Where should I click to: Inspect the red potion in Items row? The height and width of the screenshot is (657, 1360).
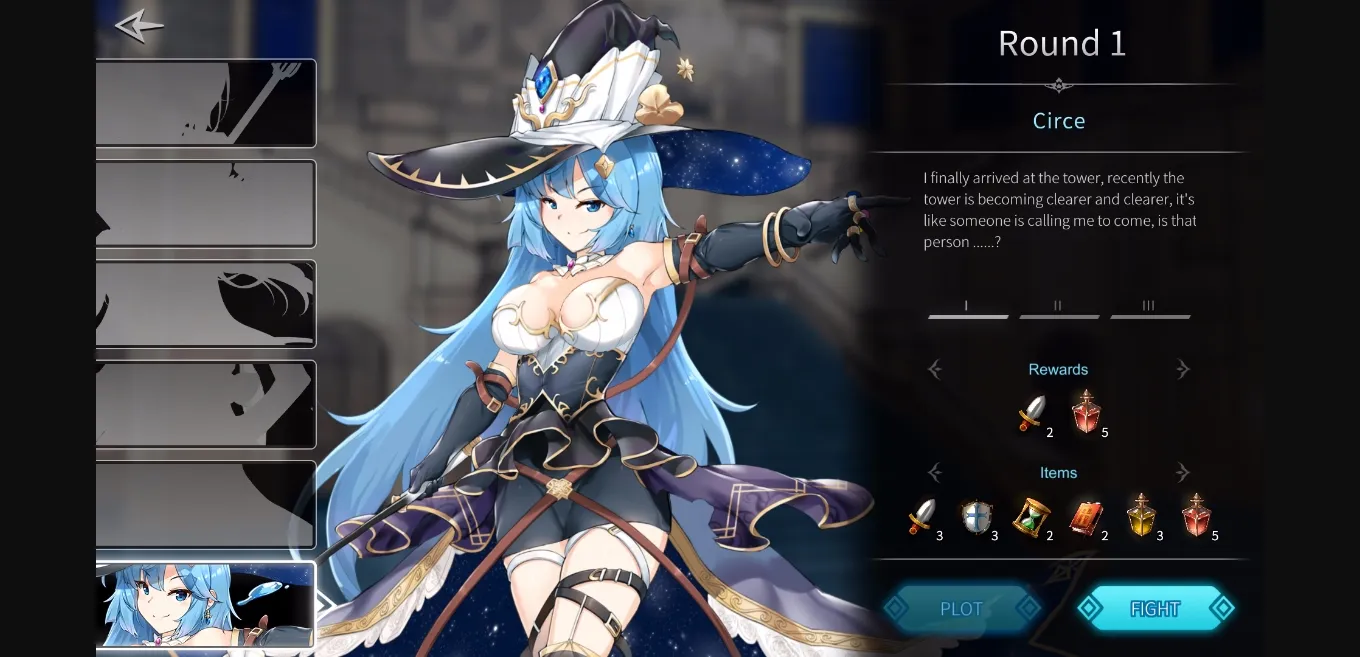1196,517
